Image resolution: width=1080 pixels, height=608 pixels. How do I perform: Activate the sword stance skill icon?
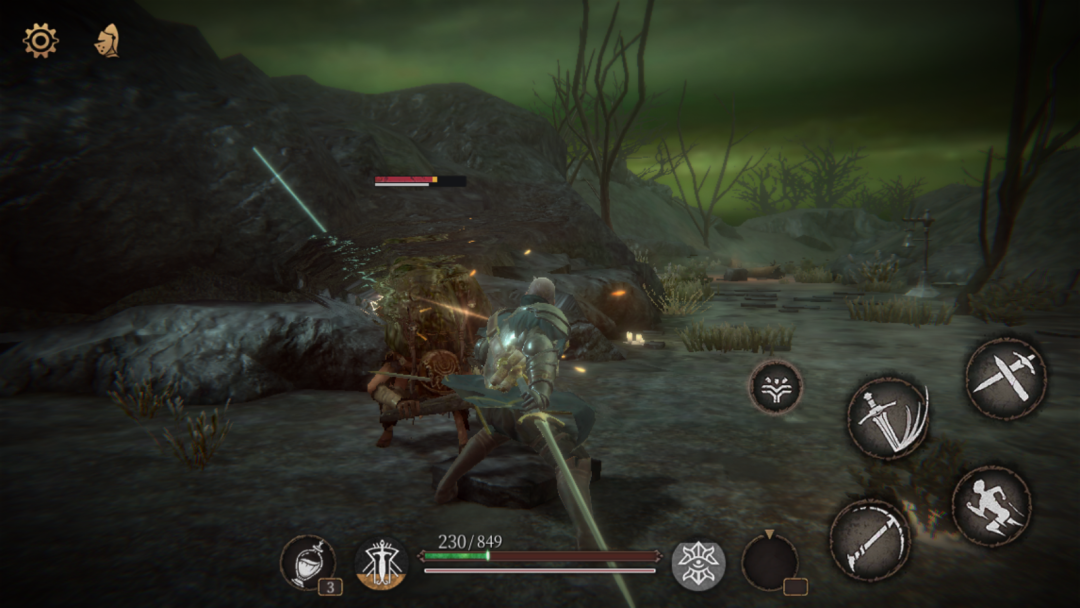[x=381, y=563]
